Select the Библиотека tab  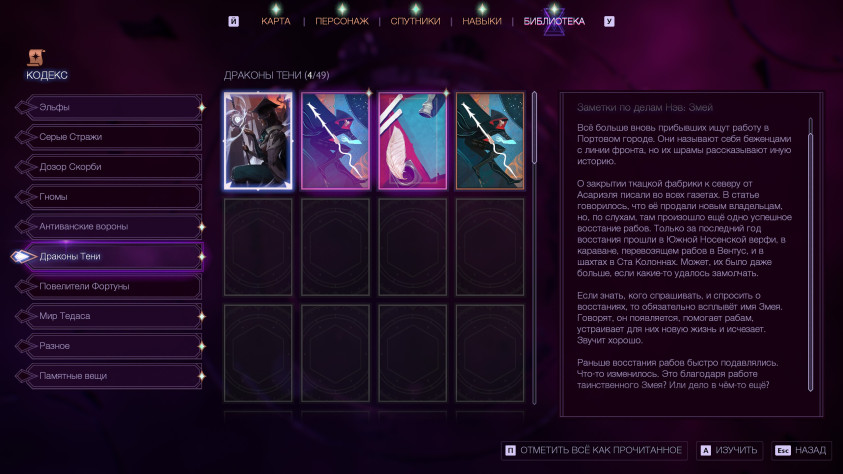tap(554, 21)
